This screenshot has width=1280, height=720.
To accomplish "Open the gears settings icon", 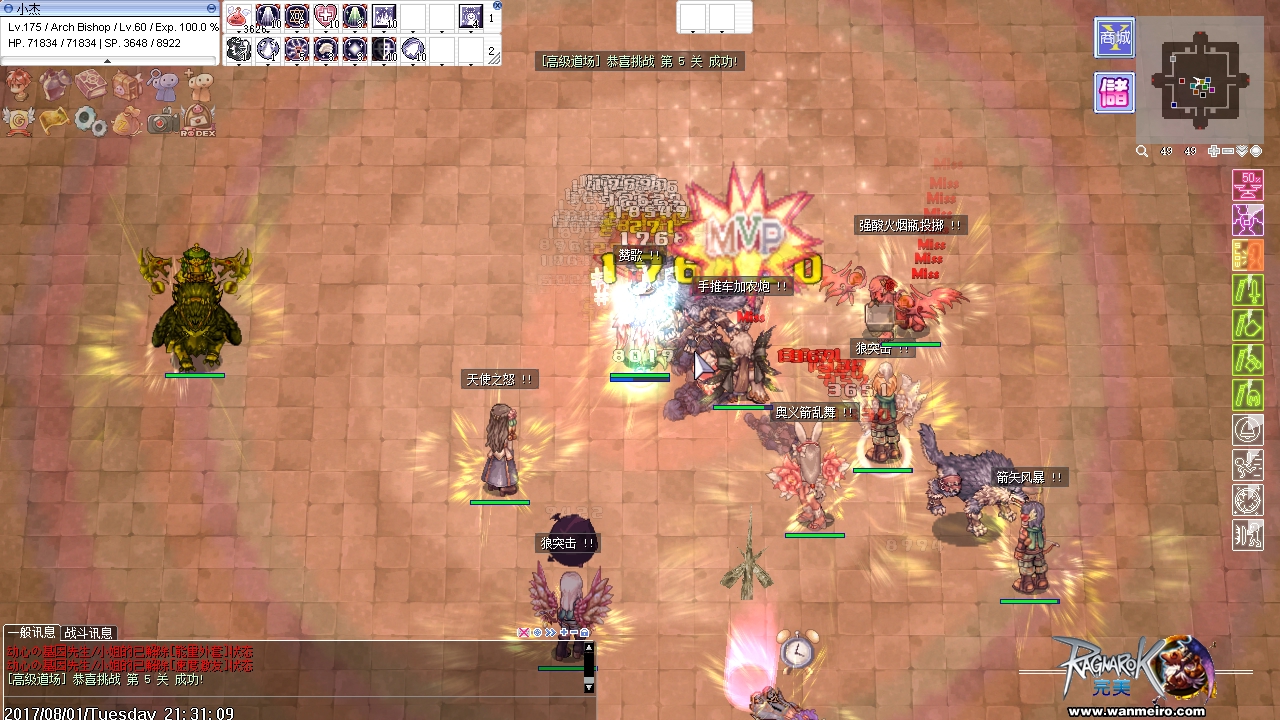I will pyautogui.click(x=90, y=122).
